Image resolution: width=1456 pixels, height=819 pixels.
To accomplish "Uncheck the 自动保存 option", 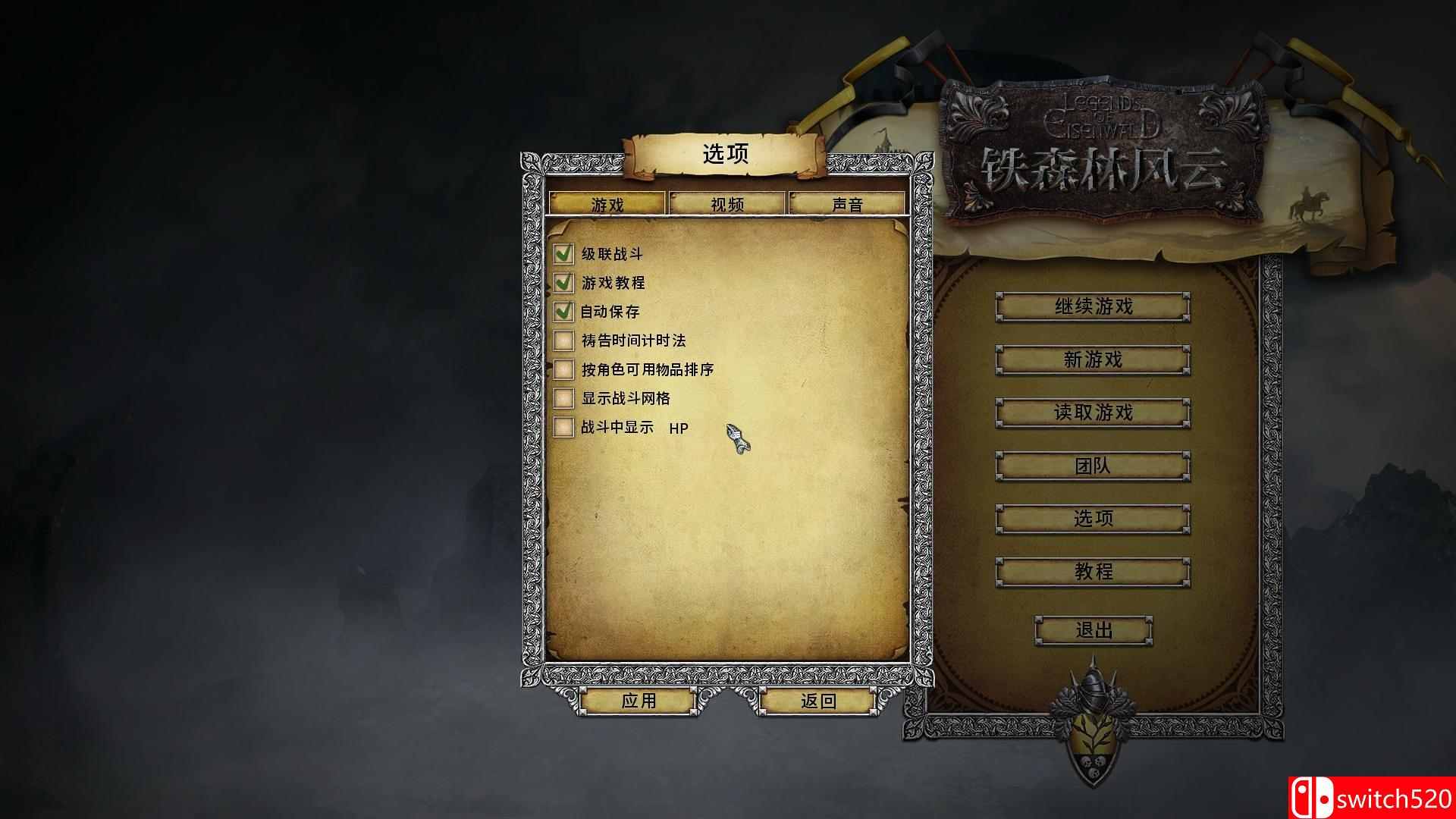I will pos(563,312).
